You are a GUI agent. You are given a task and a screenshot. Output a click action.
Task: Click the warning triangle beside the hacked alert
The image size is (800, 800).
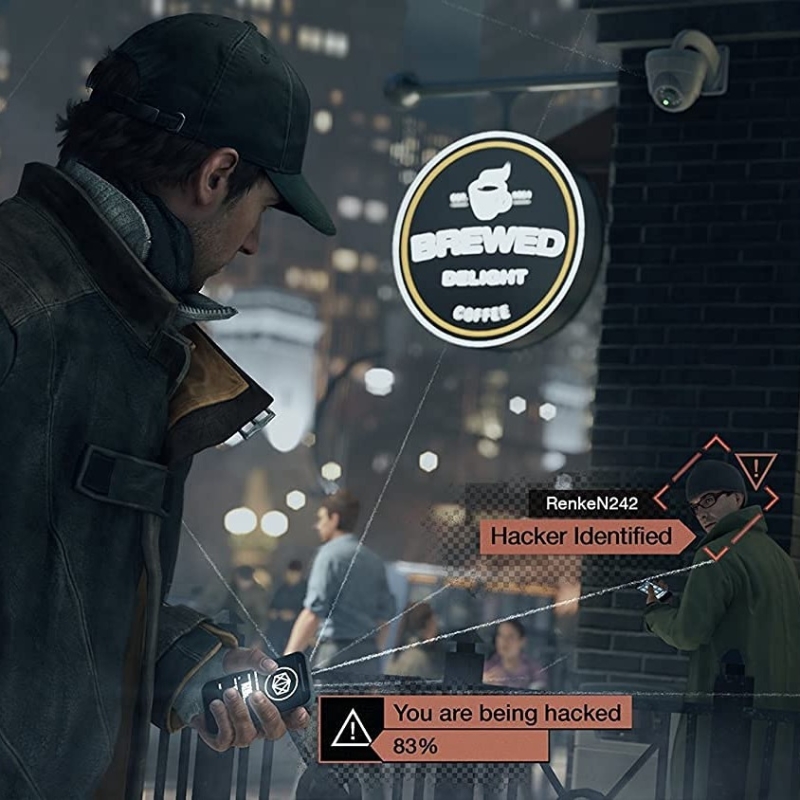tap(352, 730)
